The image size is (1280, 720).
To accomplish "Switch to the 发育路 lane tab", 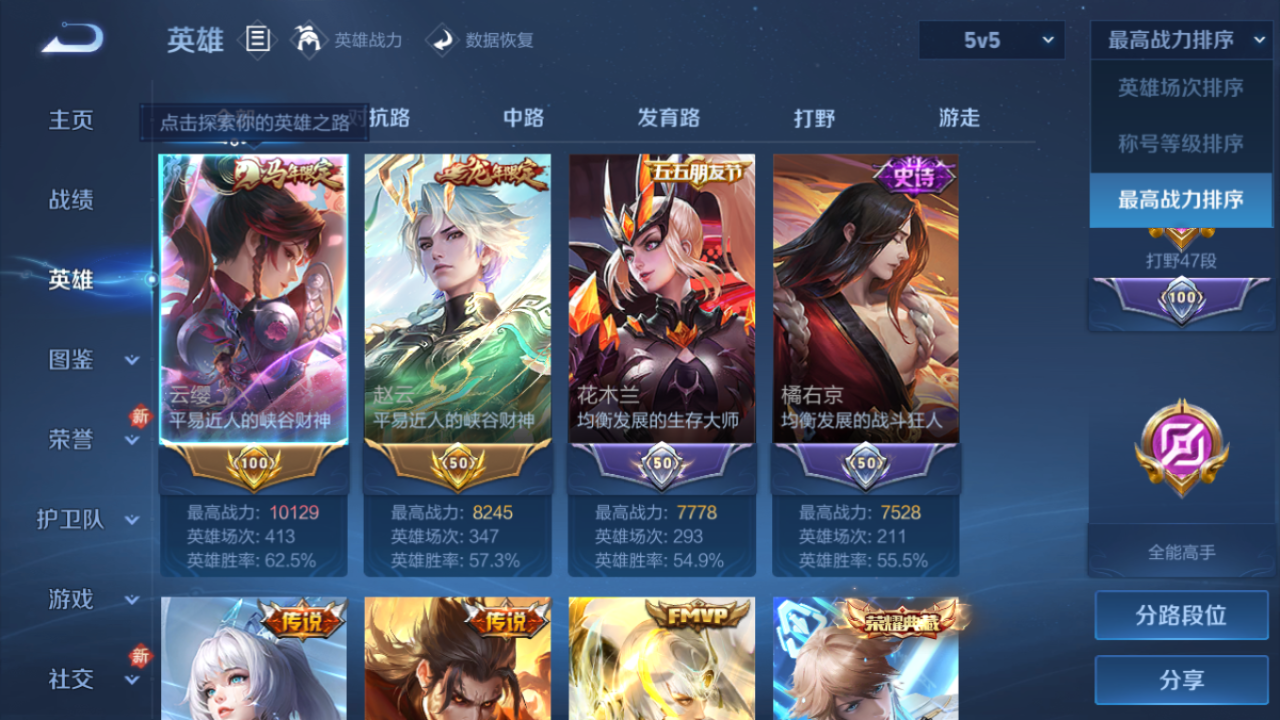I will coord(670,118).
